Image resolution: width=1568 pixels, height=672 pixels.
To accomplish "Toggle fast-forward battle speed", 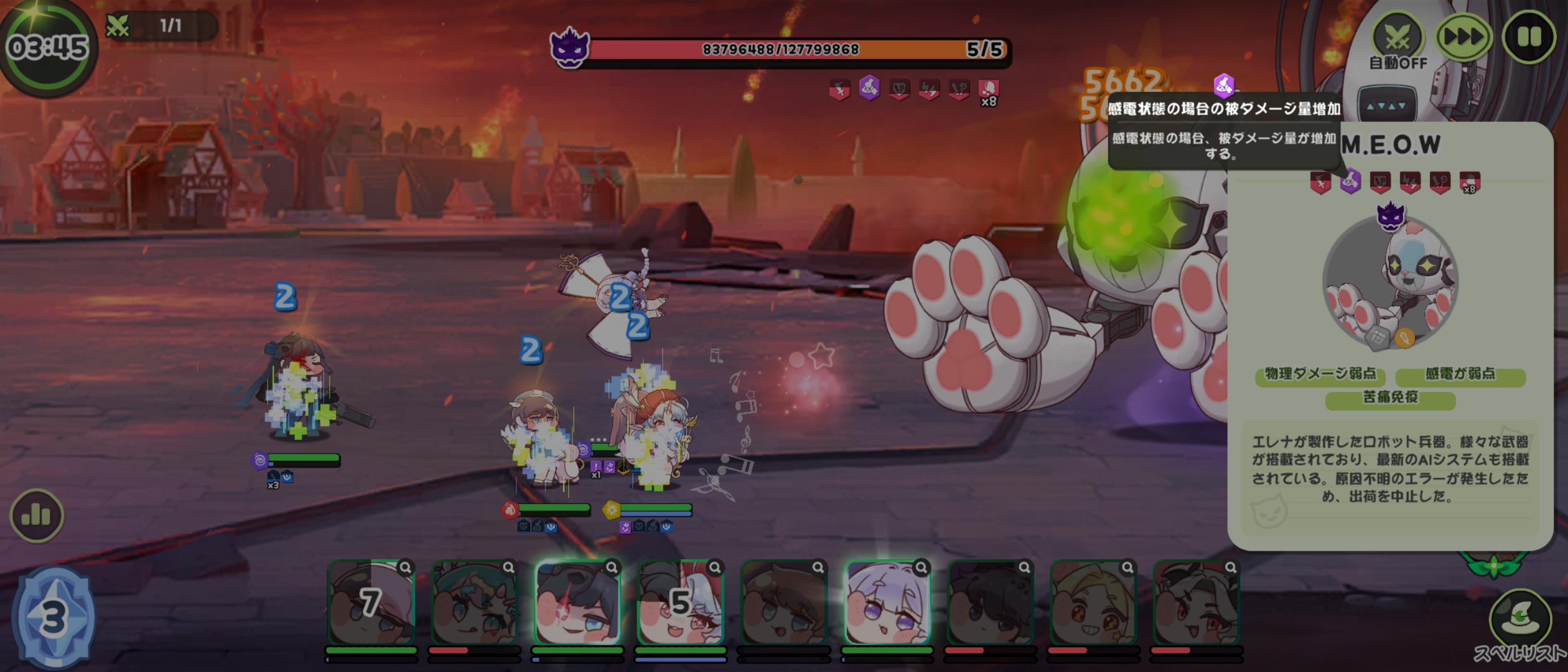I will click(1463, 37).
